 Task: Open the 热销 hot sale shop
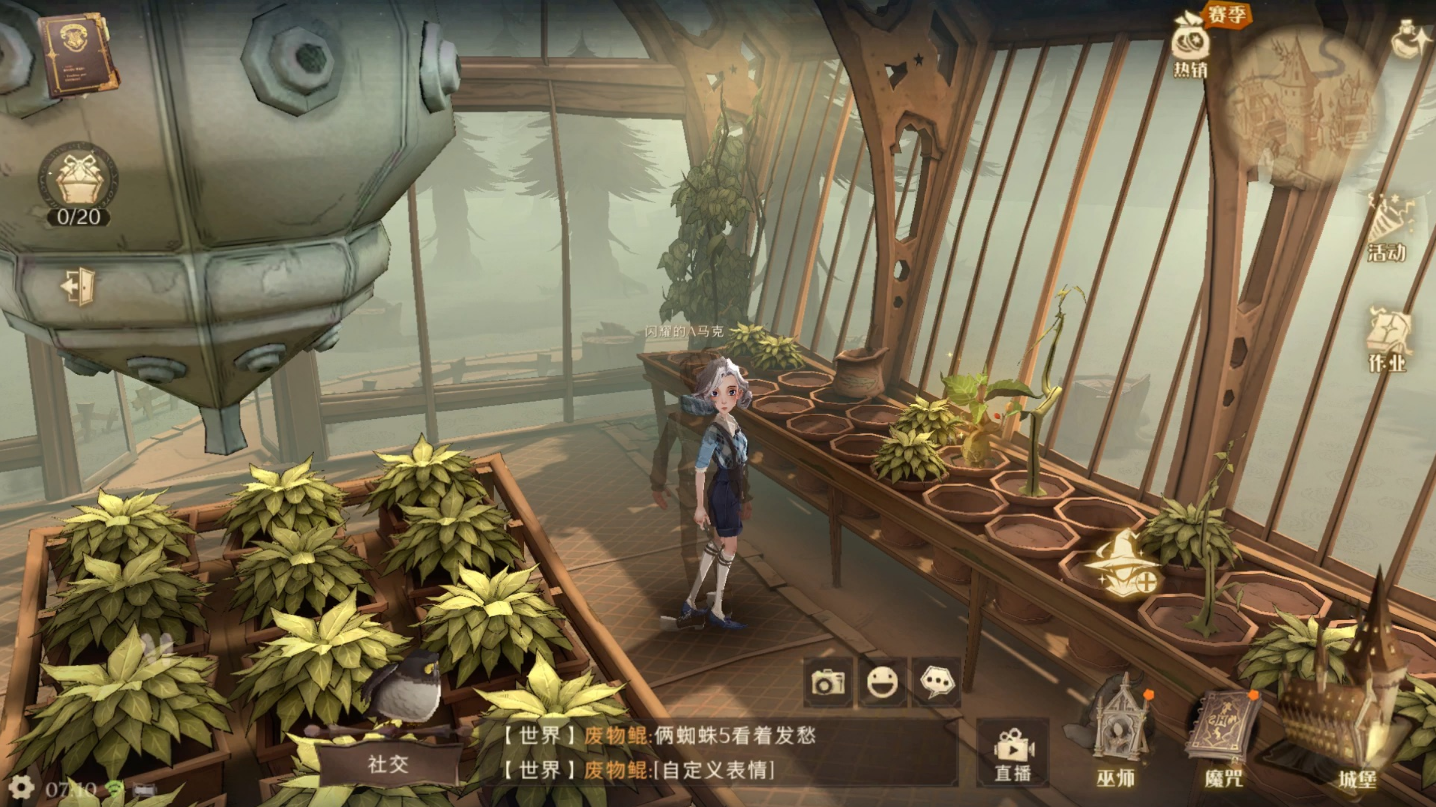[x=1190, y=47]
